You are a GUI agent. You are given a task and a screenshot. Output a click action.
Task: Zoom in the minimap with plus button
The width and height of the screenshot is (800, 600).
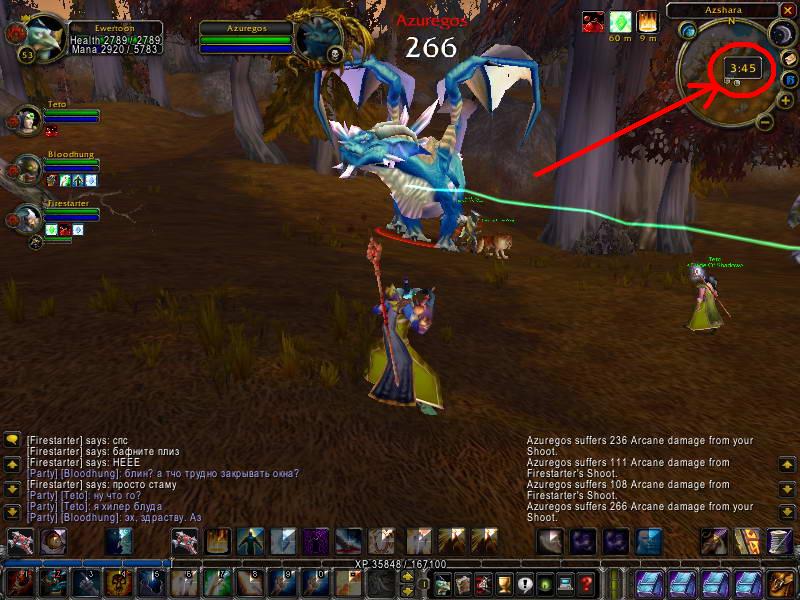tap(787, 99)
